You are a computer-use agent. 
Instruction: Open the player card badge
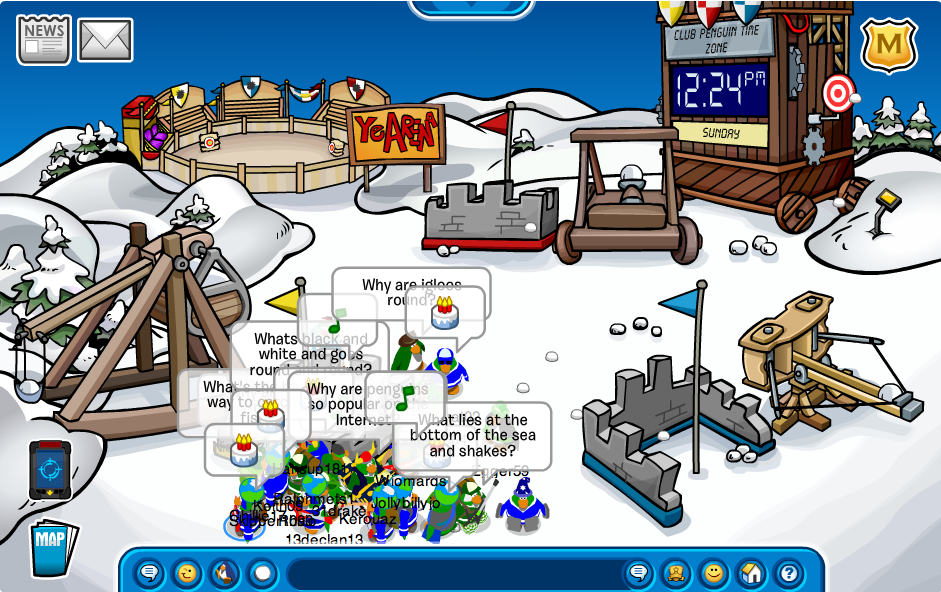(675, 574)
